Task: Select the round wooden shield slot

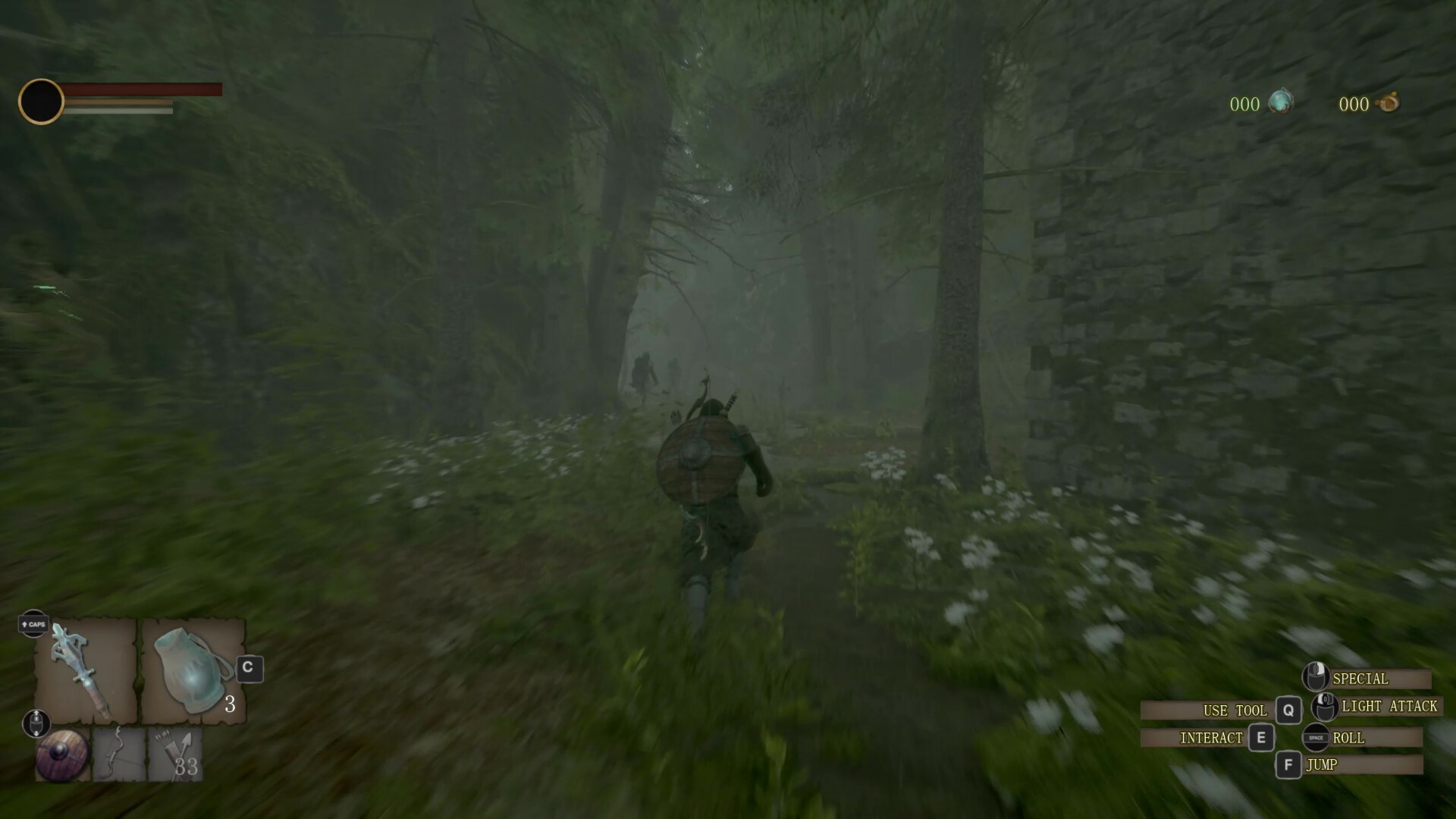Action: pos(62,757)
